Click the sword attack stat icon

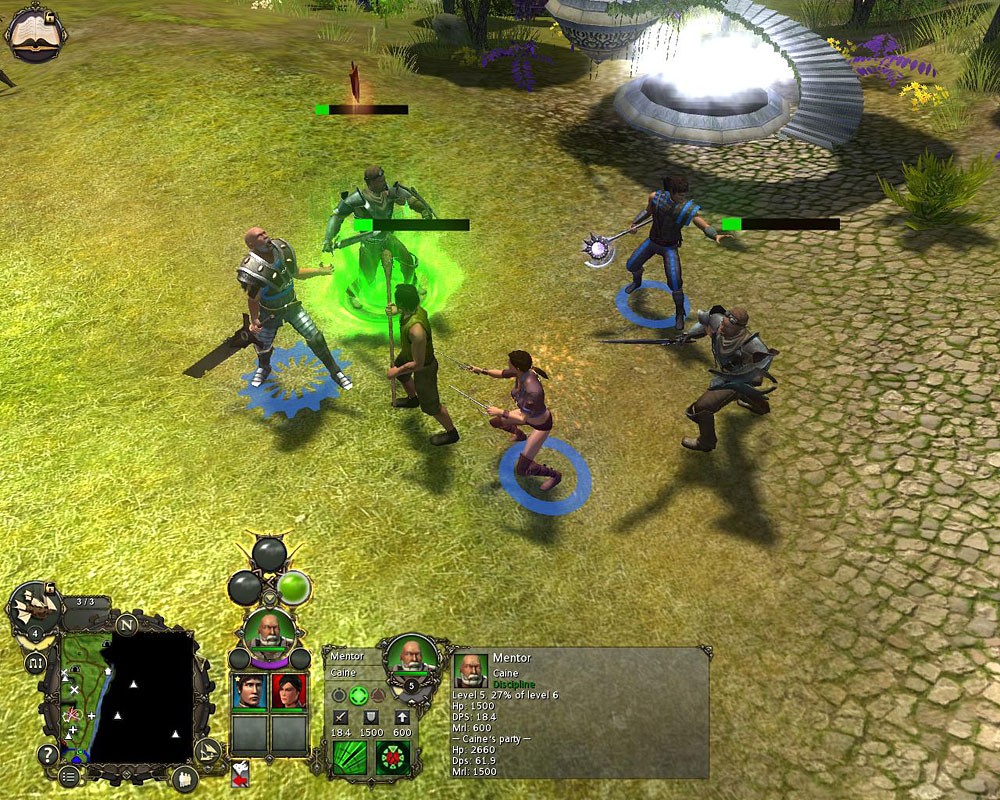click(x=340, y=718)
